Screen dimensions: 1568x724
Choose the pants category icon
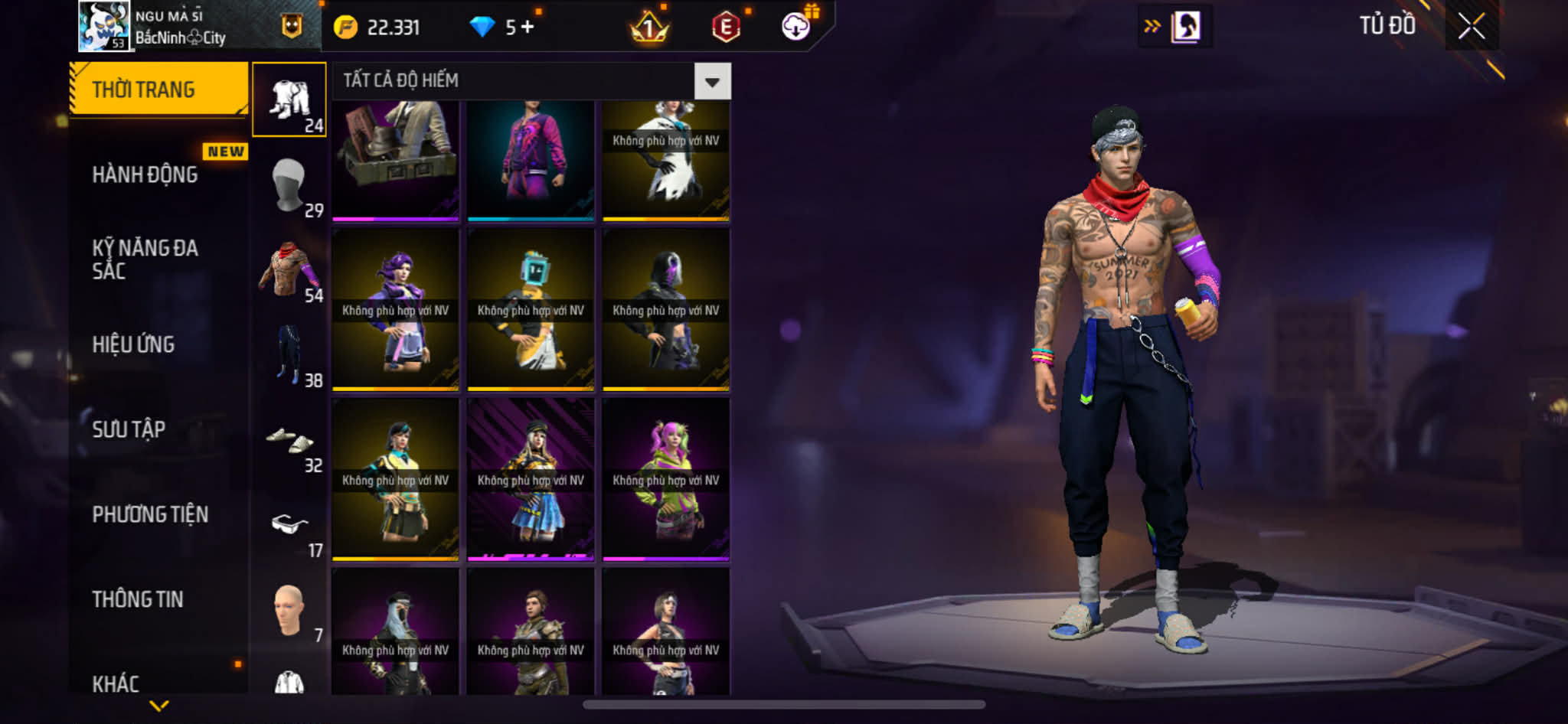(289, 355)
